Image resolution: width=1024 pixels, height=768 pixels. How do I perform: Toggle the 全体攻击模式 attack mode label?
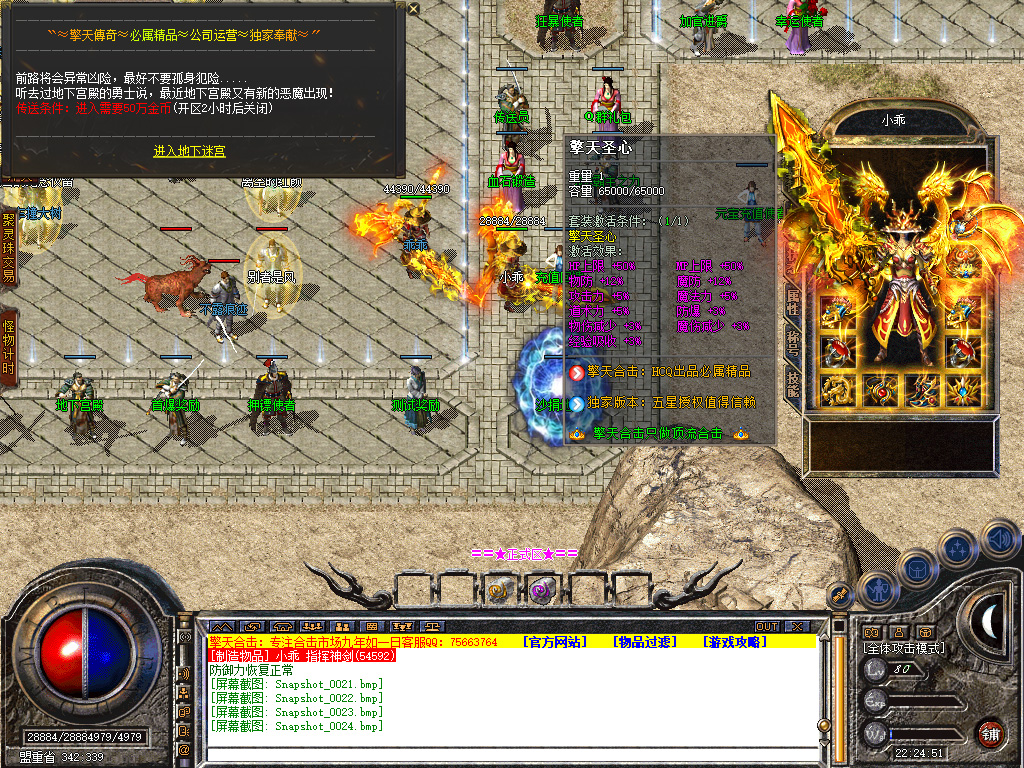pyautogui.click(x=903, y=648)
